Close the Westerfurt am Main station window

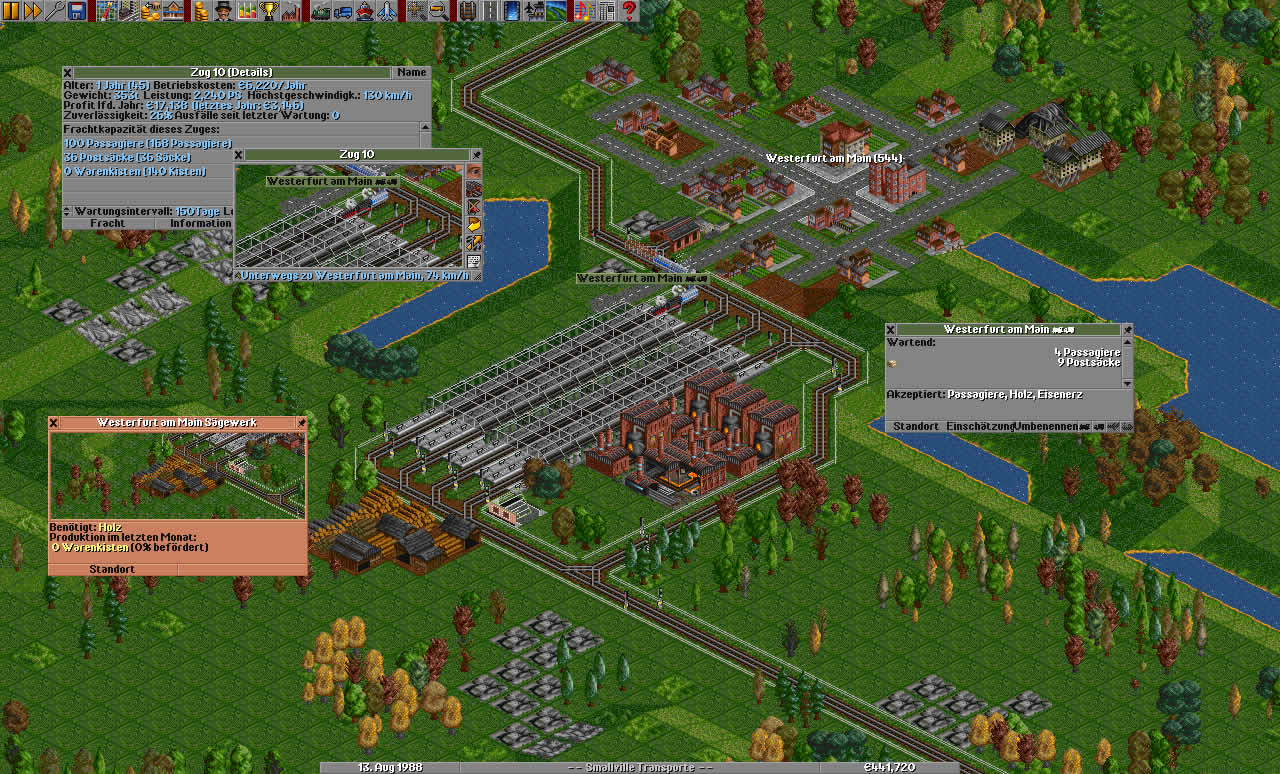coord(890,329)
